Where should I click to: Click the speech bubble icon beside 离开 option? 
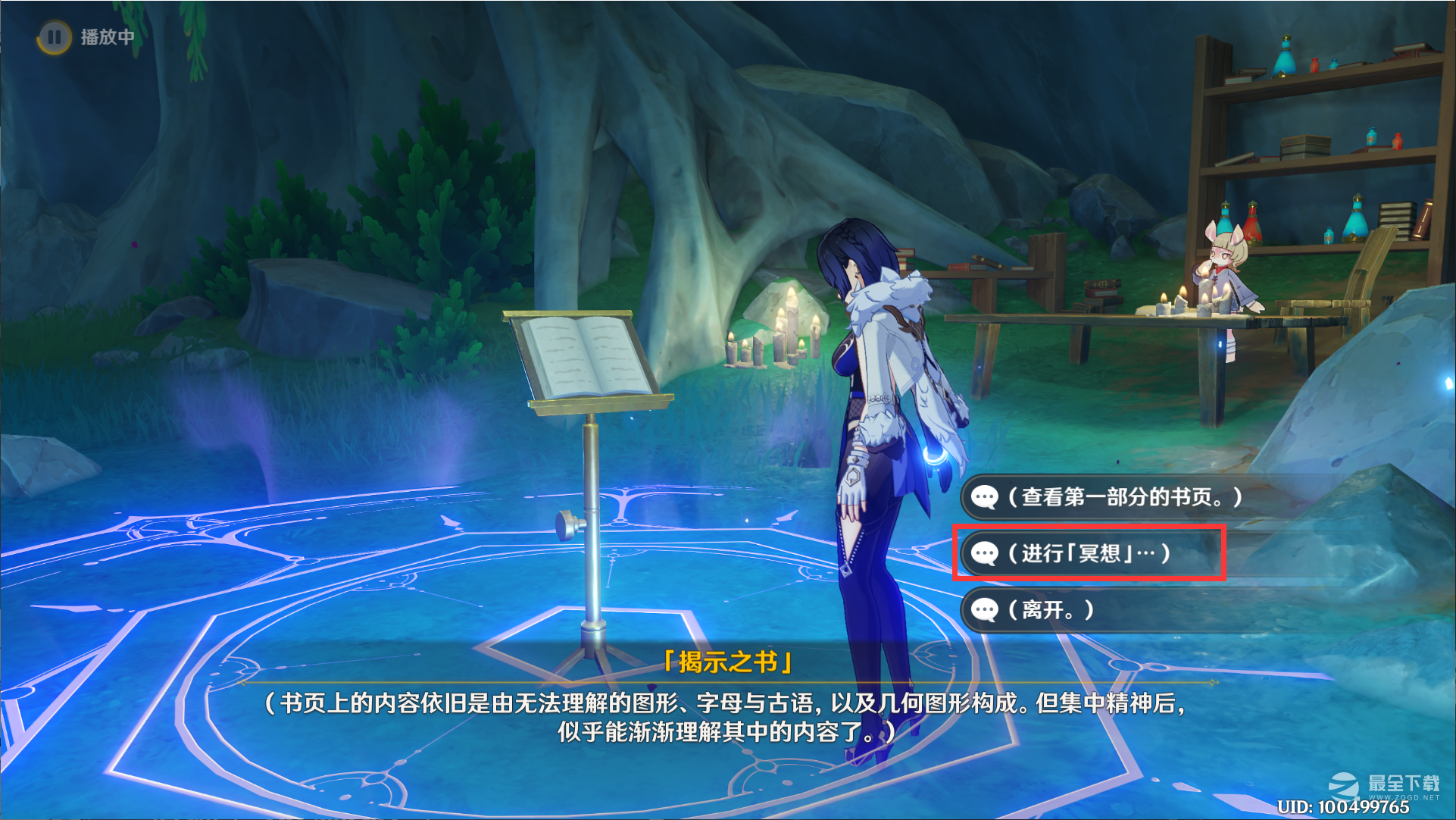[984, 609]
